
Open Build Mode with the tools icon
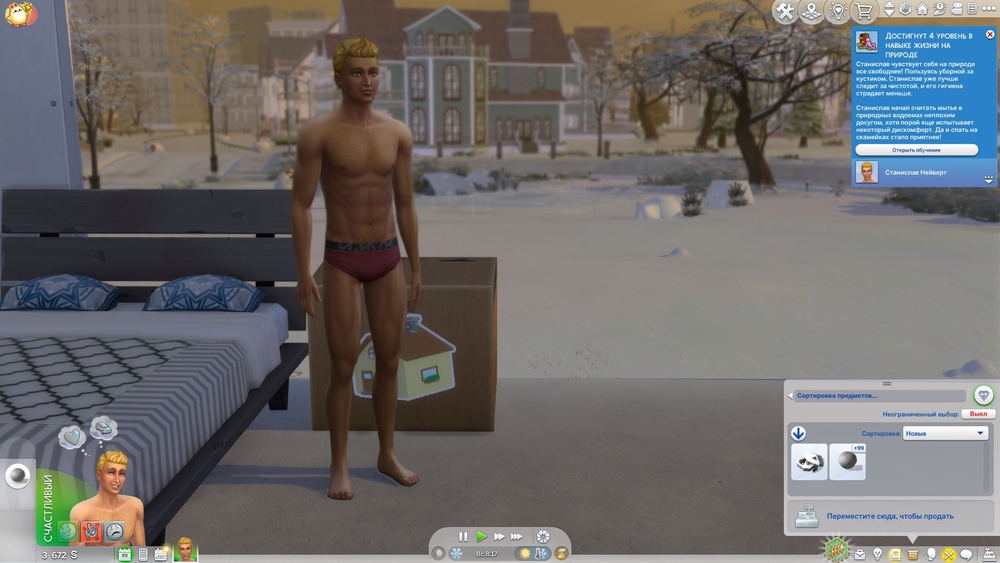[x=785, y=11]
